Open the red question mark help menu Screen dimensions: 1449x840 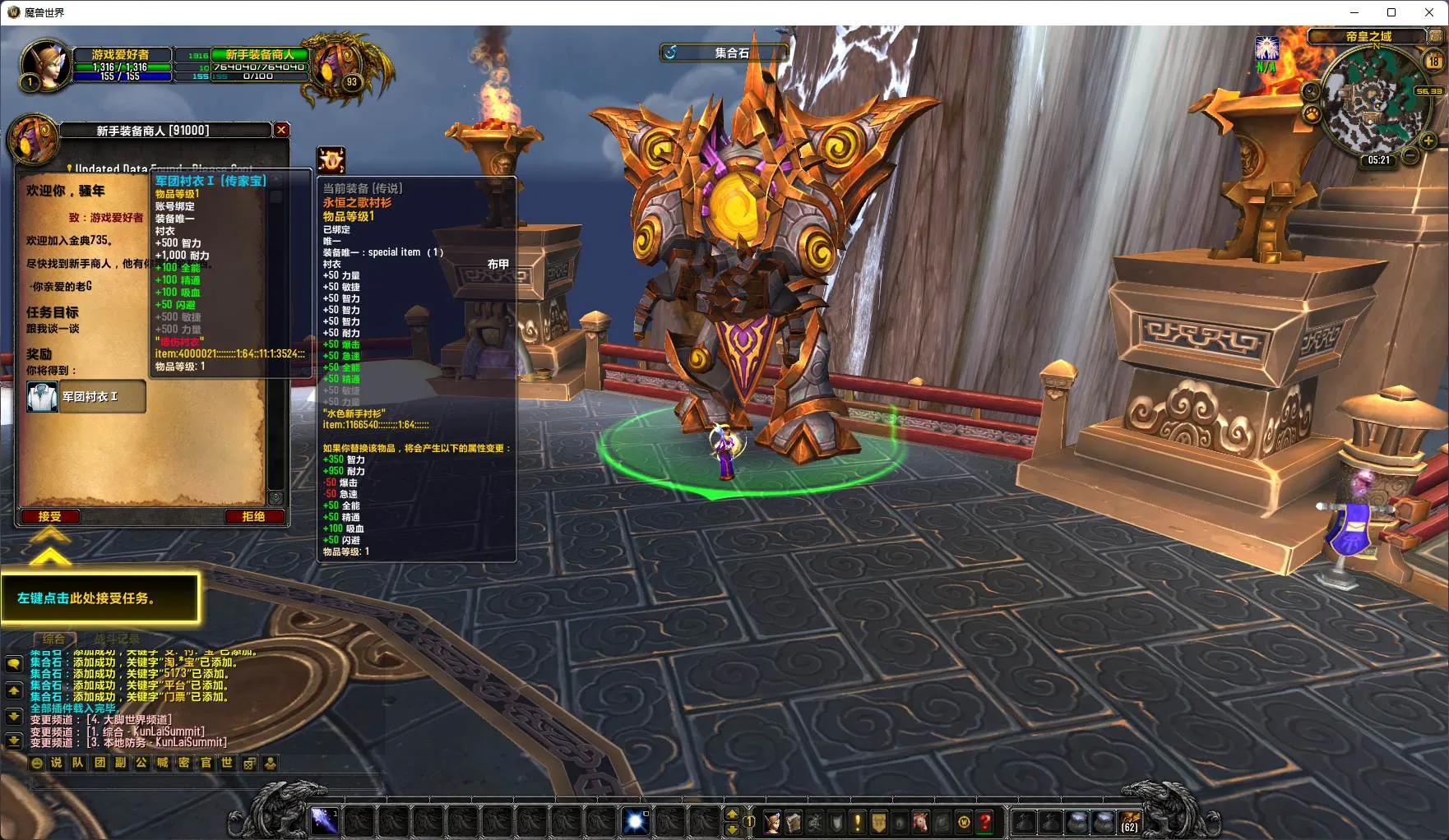pyautogui.click(x=985, y=821)
